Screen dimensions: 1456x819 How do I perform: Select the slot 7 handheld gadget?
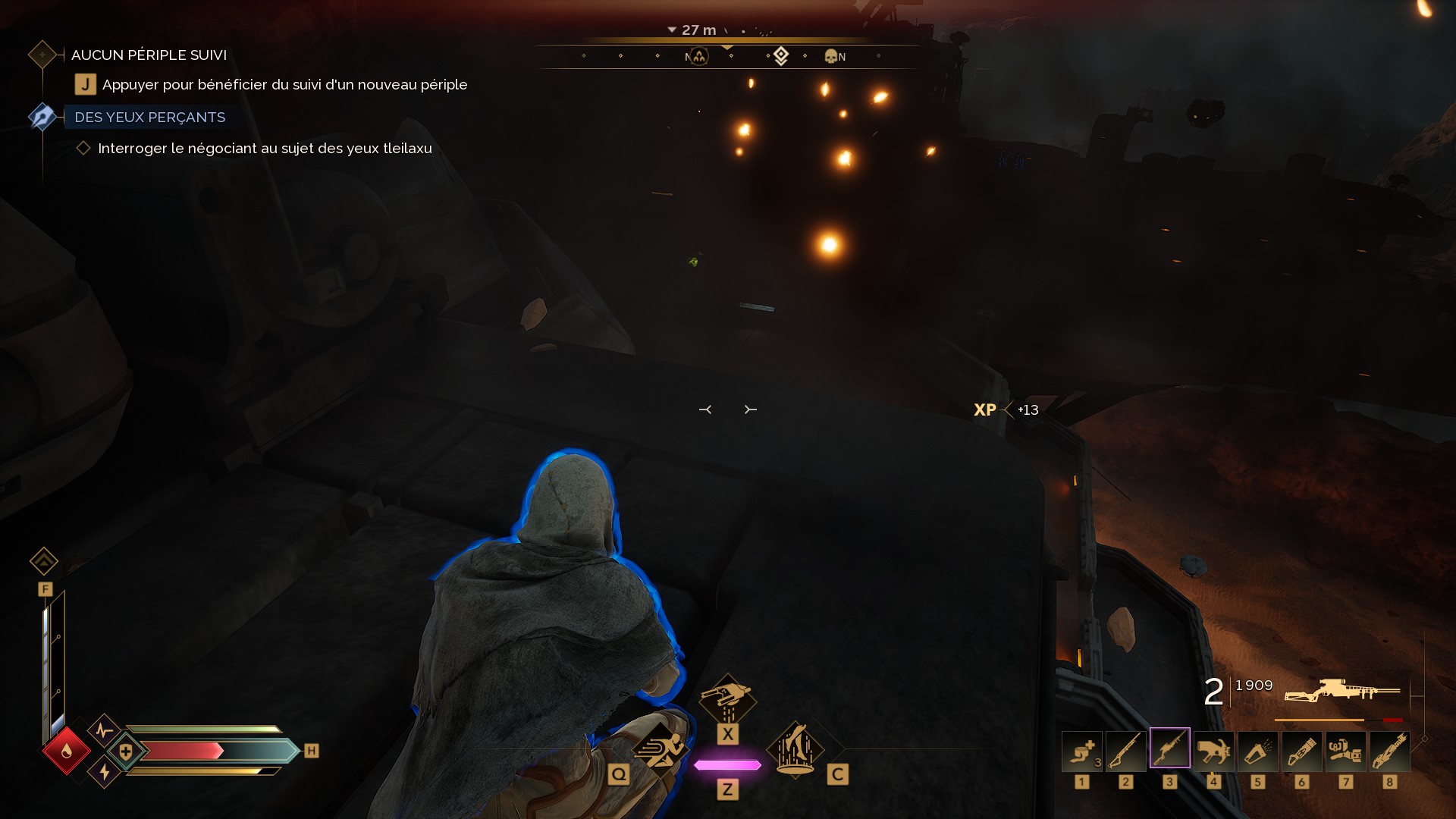(1345, 751)
